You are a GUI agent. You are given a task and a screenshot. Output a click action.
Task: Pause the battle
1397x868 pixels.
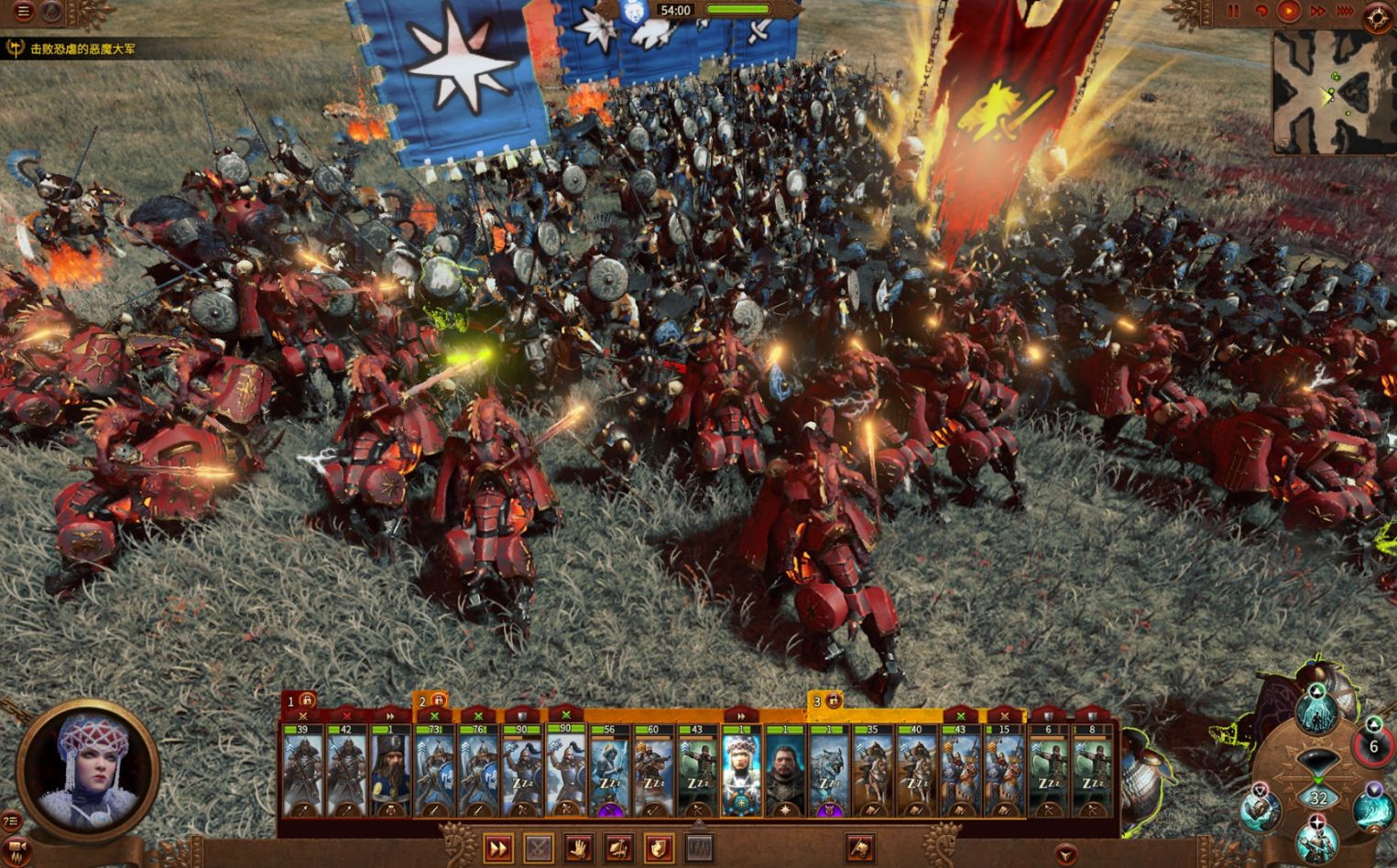tap(1233, 11)
